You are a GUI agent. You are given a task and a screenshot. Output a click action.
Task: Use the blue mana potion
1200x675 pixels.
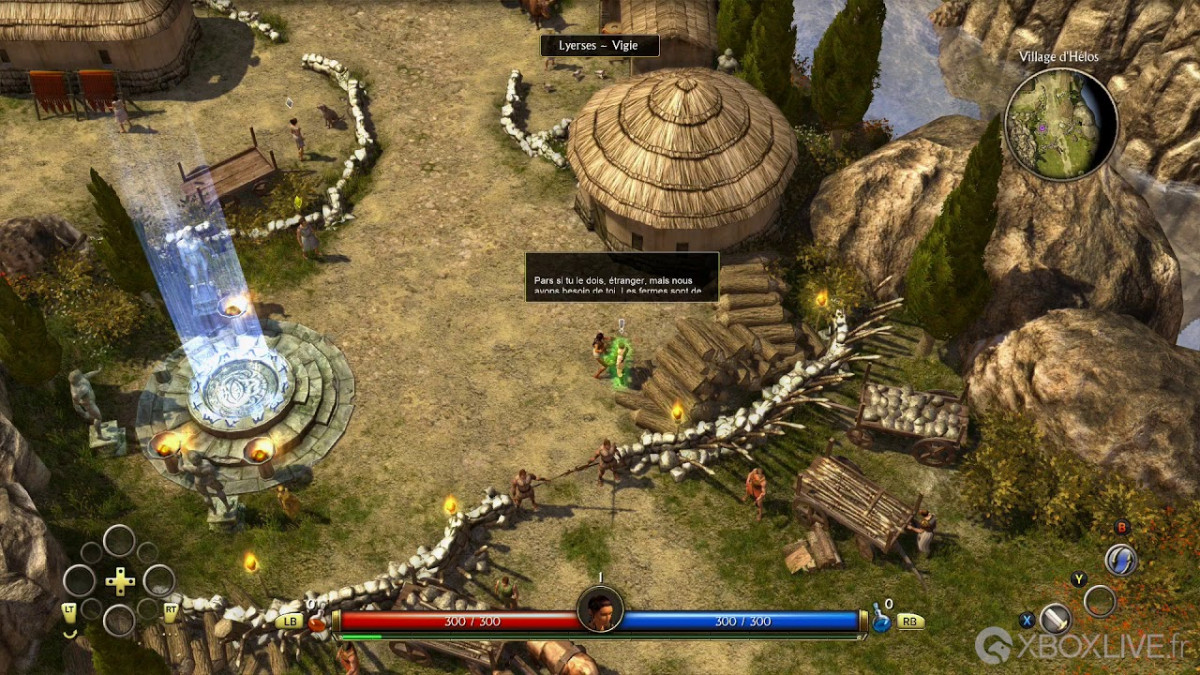(x=881, y=619)
